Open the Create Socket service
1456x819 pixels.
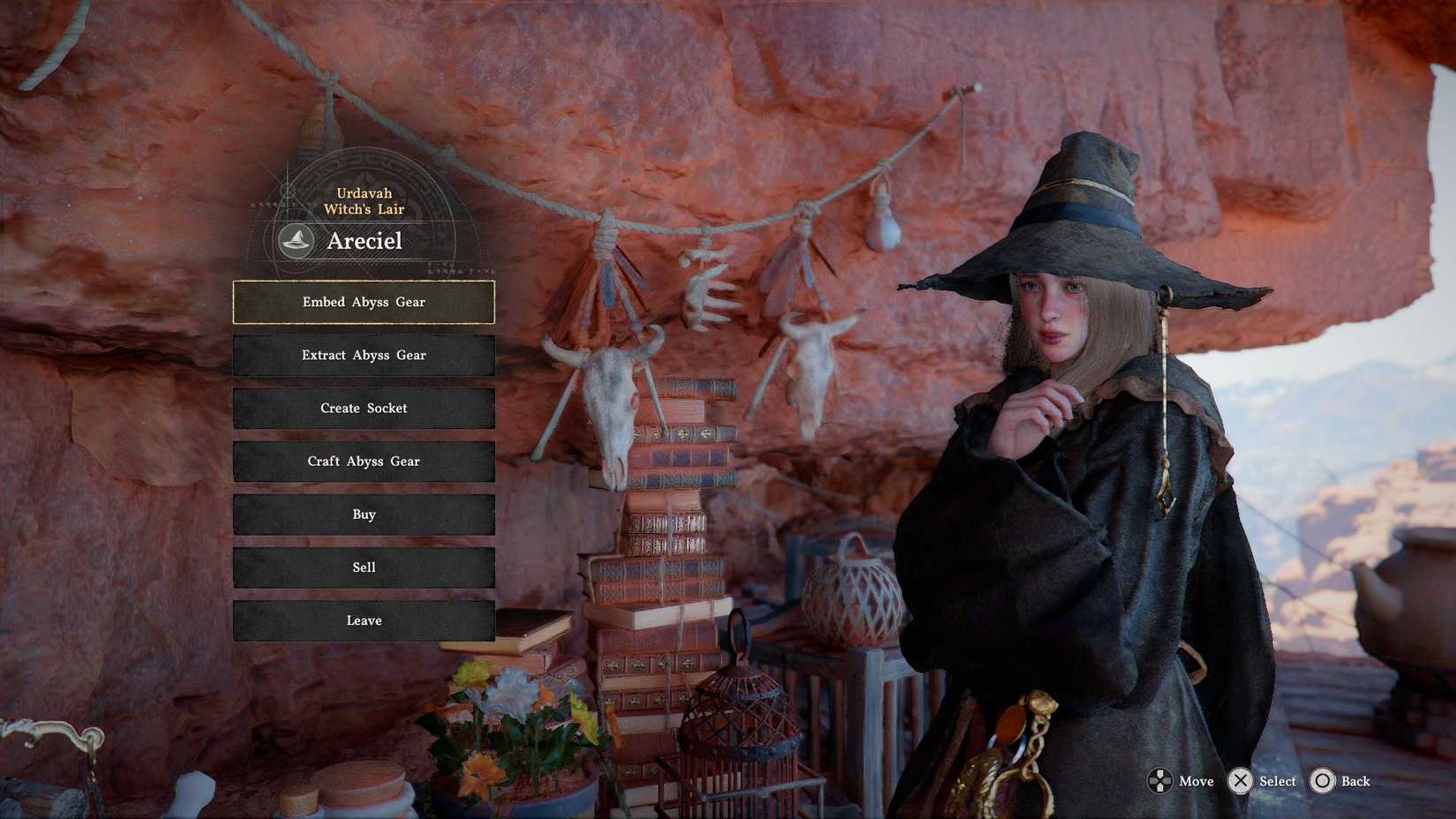(x=364, y=408)
